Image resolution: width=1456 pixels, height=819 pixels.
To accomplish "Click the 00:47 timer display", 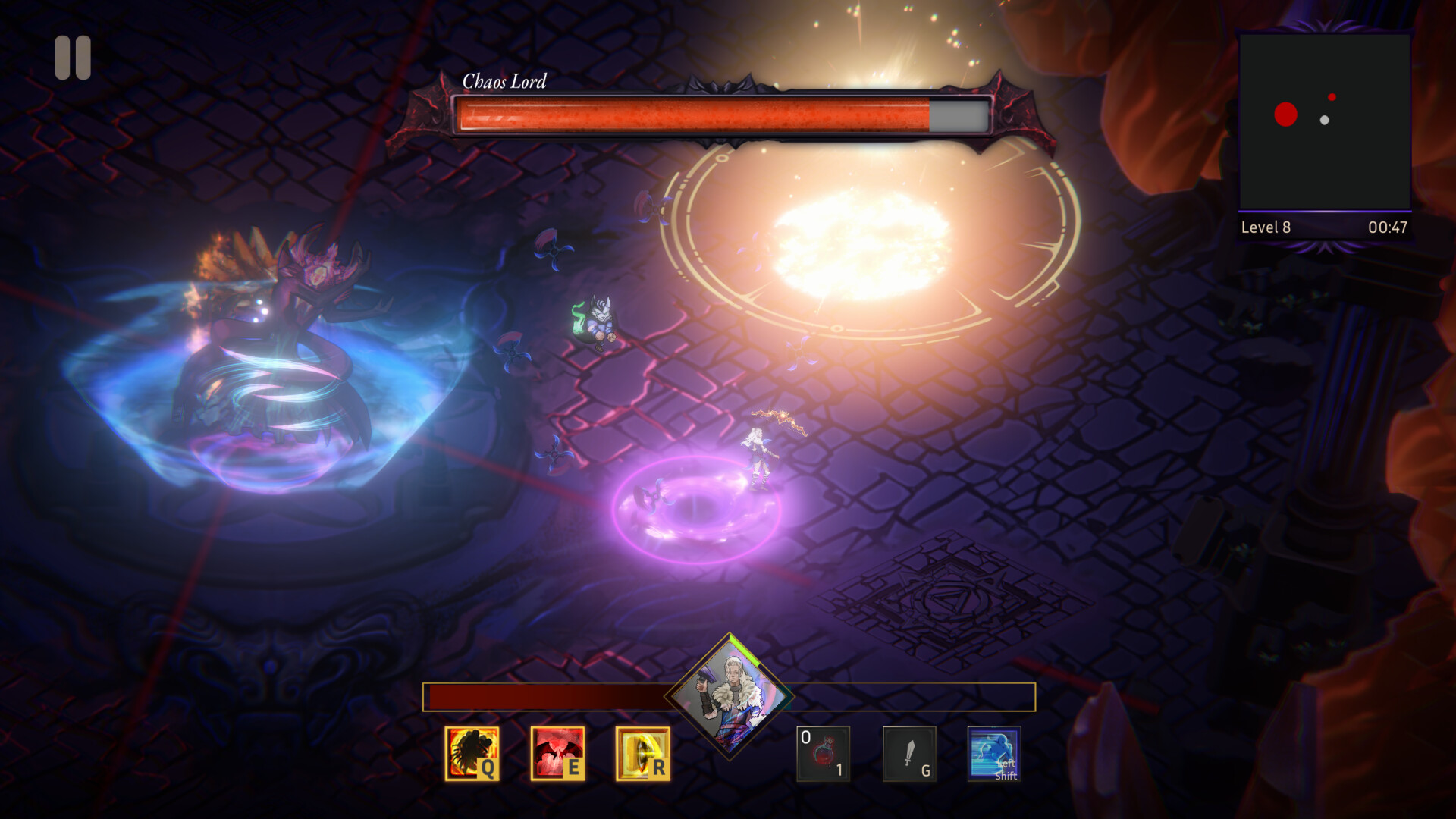I will (x=1390, y=227).
